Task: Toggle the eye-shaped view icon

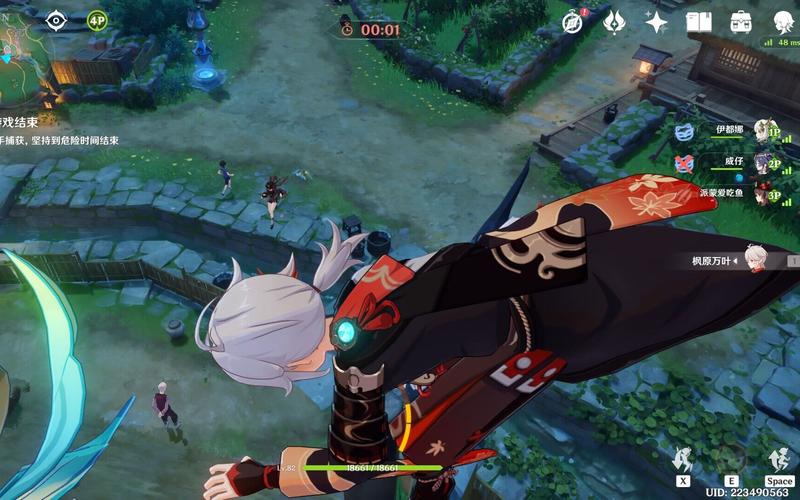Action: click(56, 19)
